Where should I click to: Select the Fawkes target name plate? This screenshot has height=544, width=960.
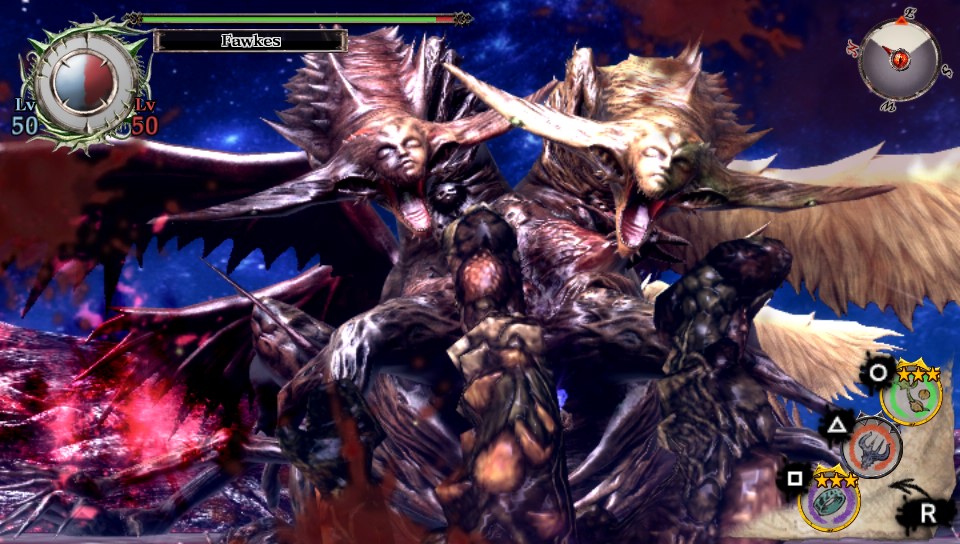pyautogui.click(x=250, y=41)
